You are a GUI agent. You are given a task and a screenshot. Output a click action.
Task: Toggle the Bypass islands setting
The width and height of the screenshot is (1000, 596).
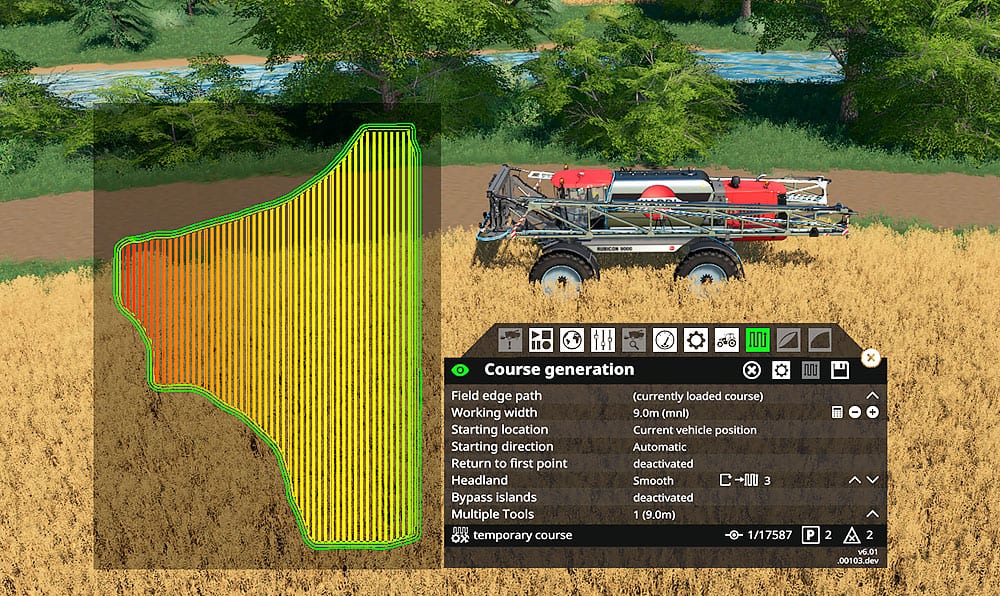pyautogui.click(x=662, y=497)
